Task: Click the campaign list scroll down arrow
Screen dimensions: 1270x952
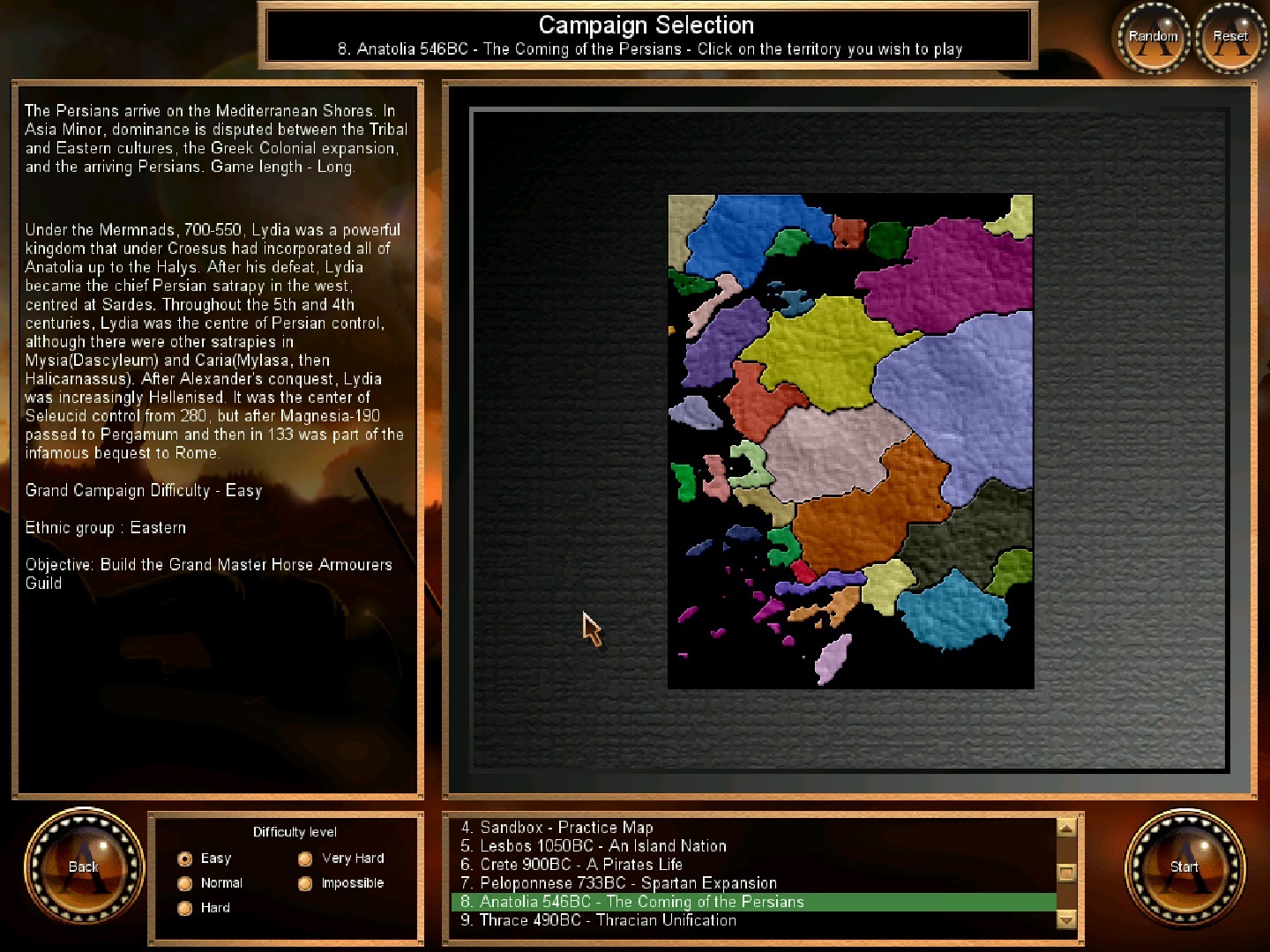Action: 1066,919
